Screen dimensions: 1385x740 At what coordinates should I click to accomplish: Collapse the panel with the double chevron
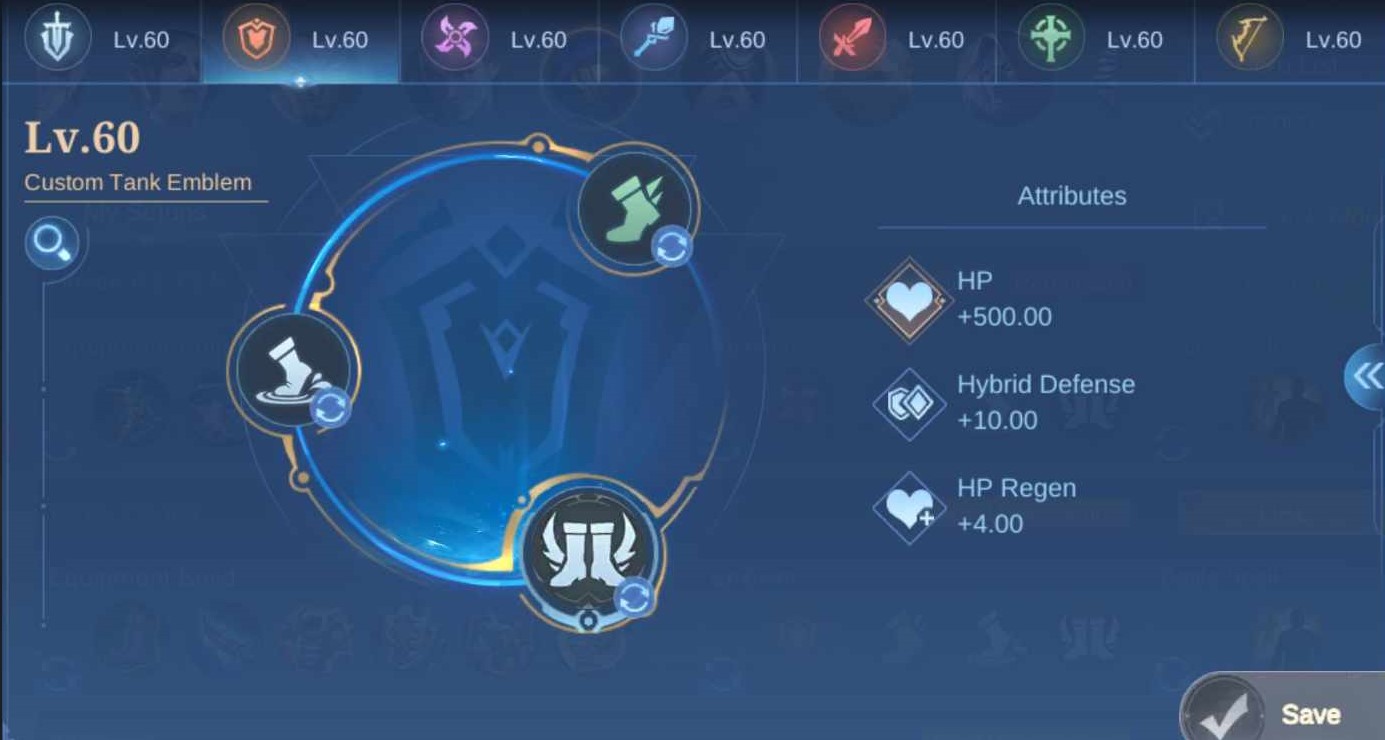point(1371,379)
